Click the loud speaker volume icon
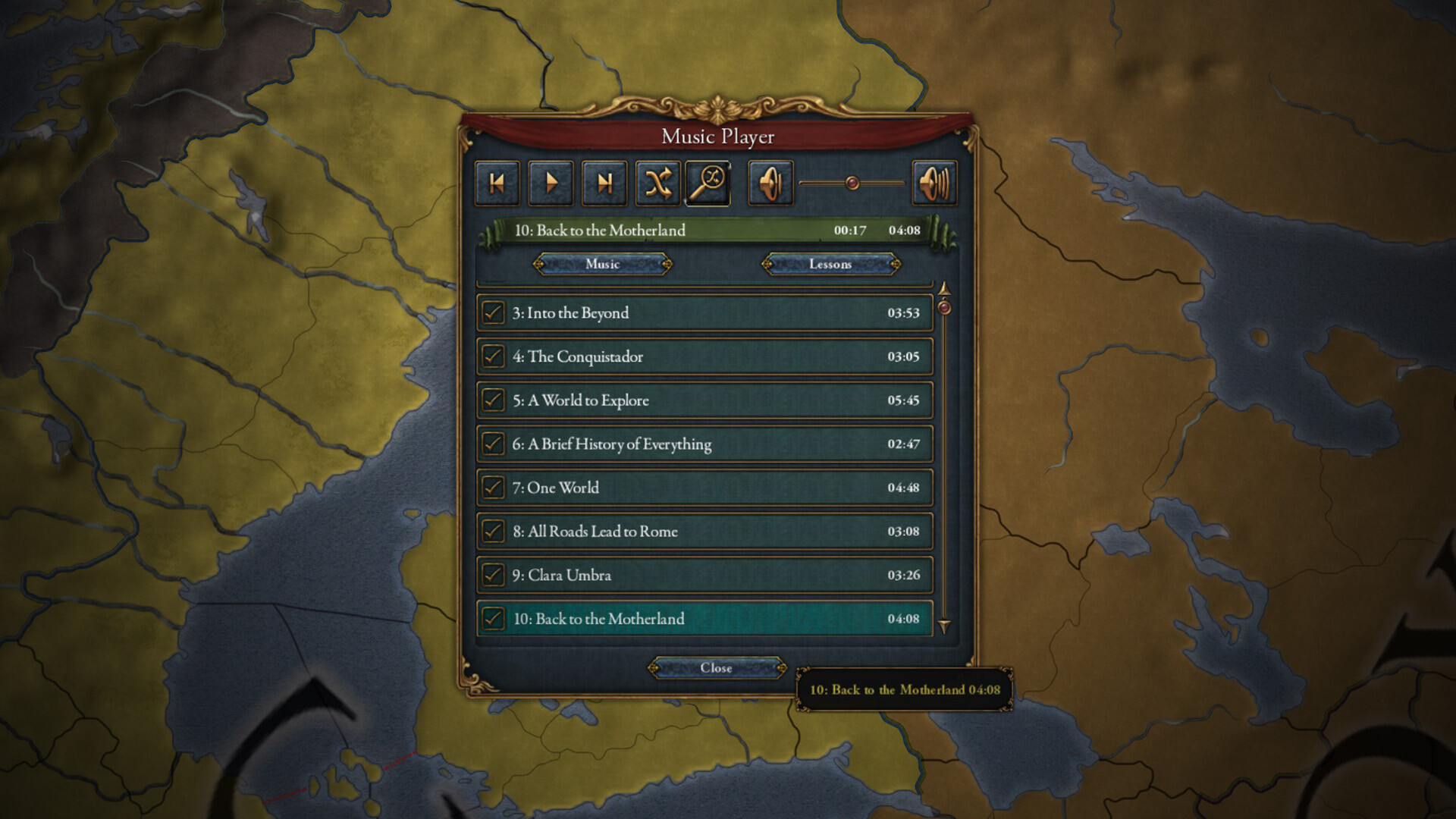The height and width of the screenshot is (819, 1456). 934,182
